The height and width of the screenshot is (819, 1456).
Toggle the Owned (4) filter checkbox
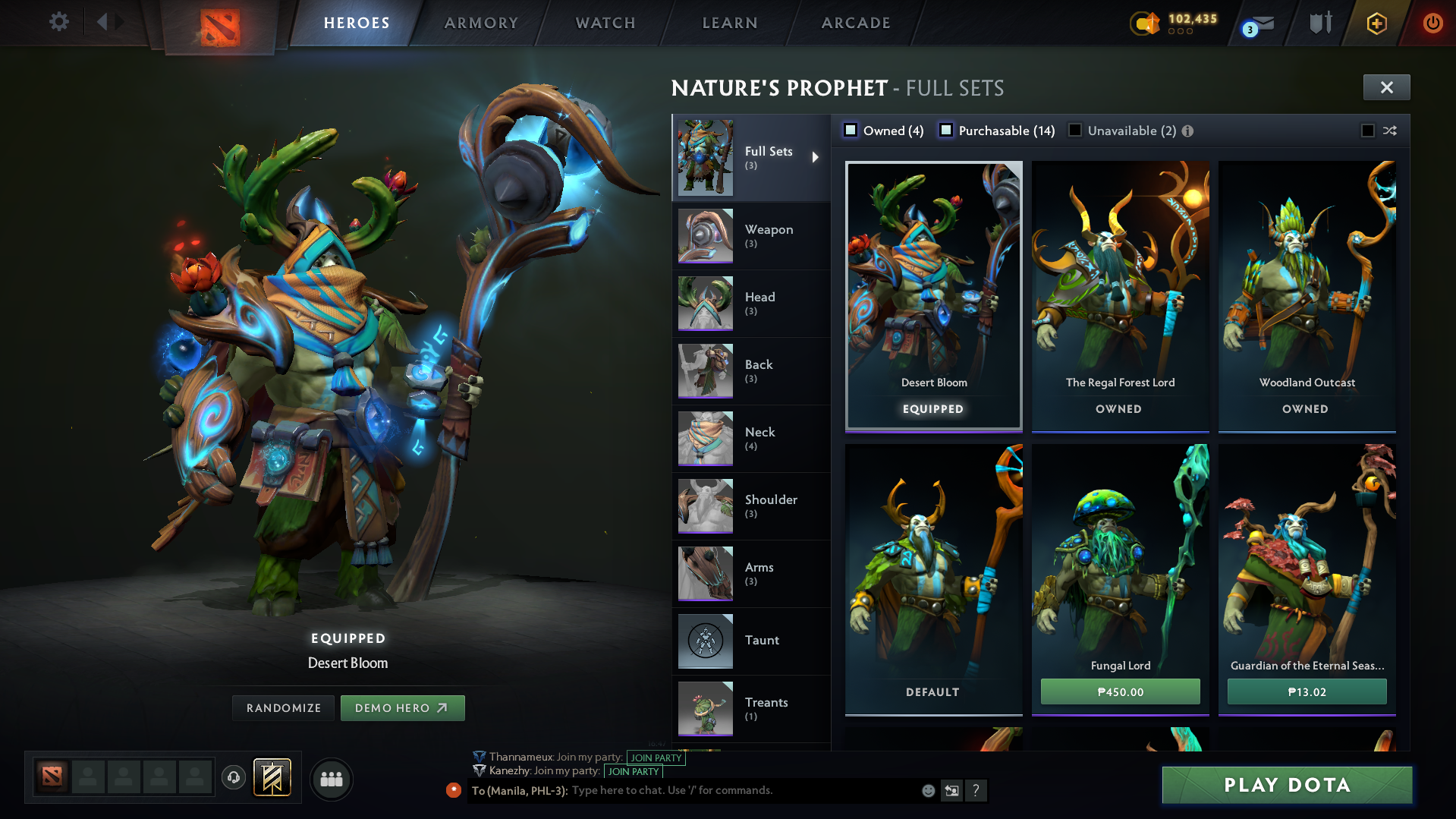851,130
